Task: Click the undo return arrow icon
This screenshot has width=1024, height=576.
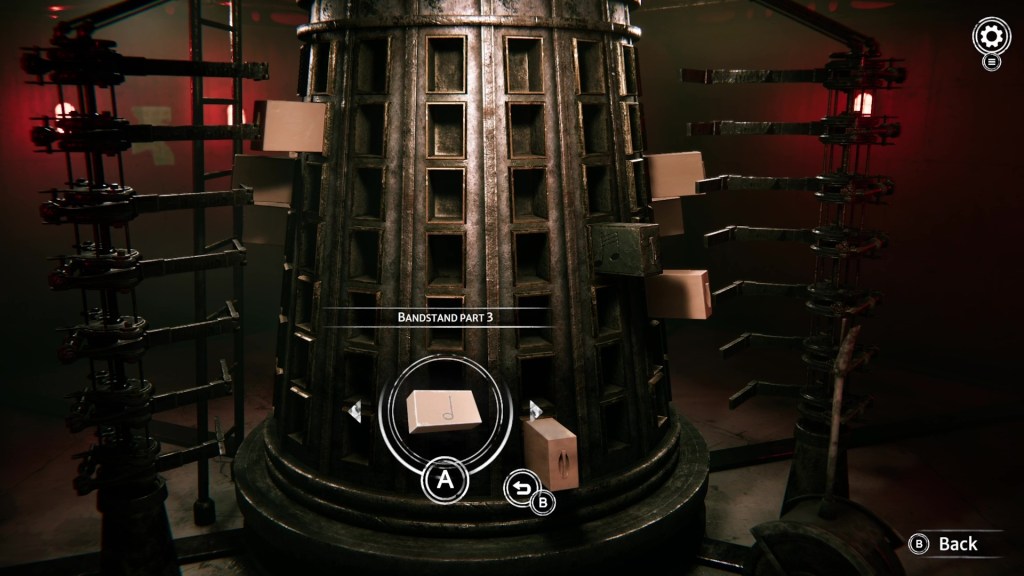Action: (x=520, y=487)
